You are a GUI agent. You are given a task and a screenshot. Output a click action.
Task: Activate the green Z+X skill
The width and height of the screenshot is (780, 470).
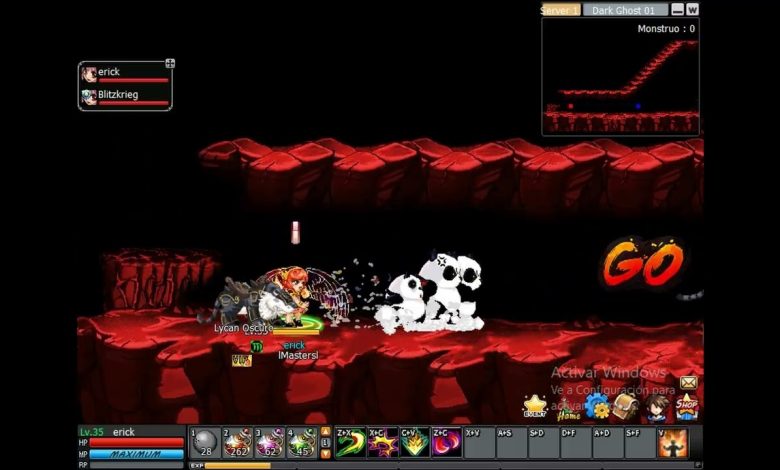click(x=350, y=443)
